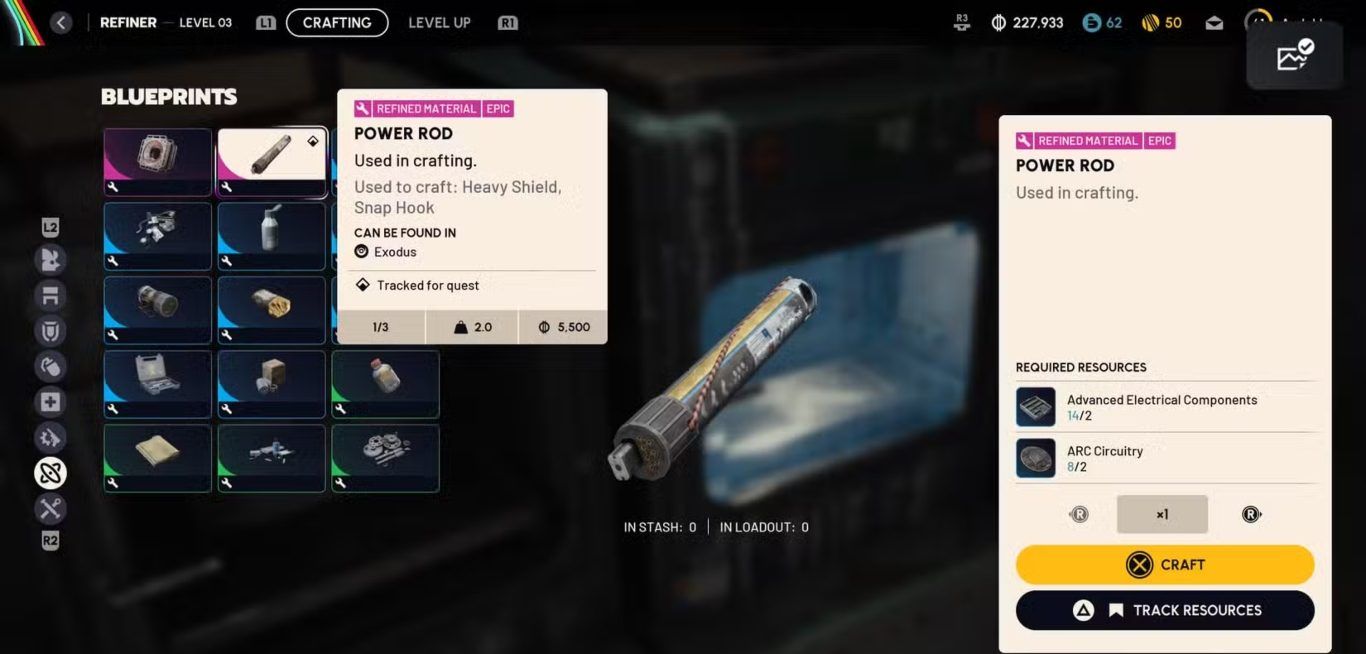Track resources for the Power Rod
1366x654 pixels.
coord(1165,610)
